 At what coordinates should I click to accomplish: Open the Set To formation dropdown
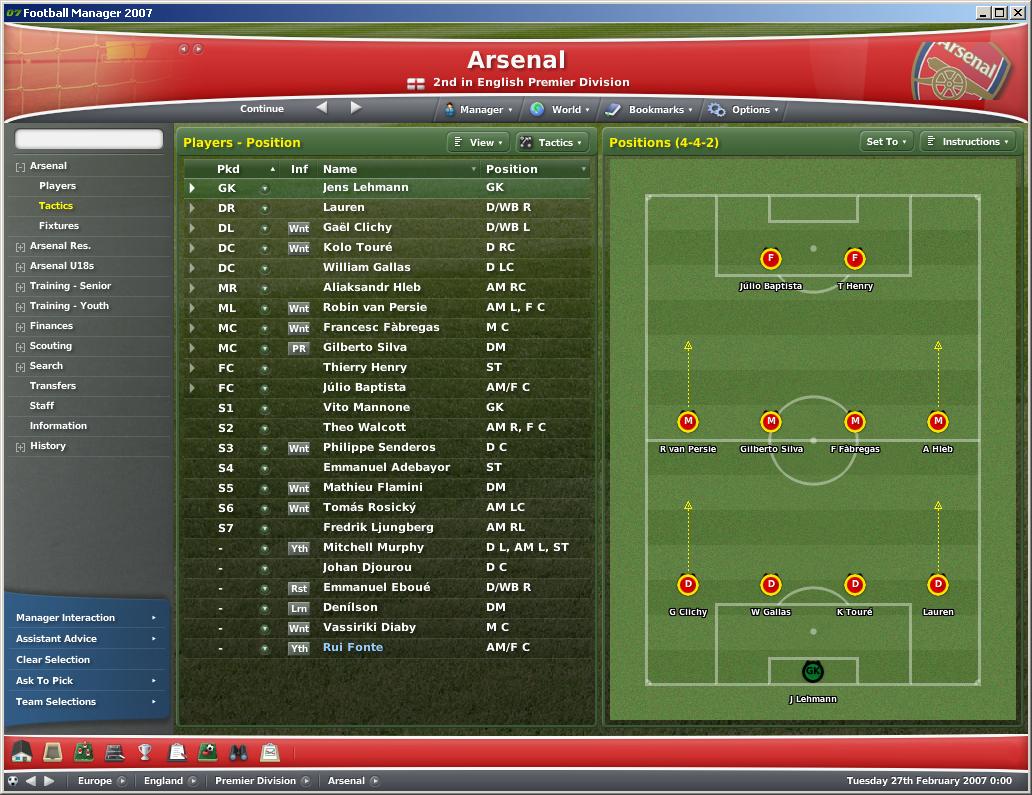point(886,142)
